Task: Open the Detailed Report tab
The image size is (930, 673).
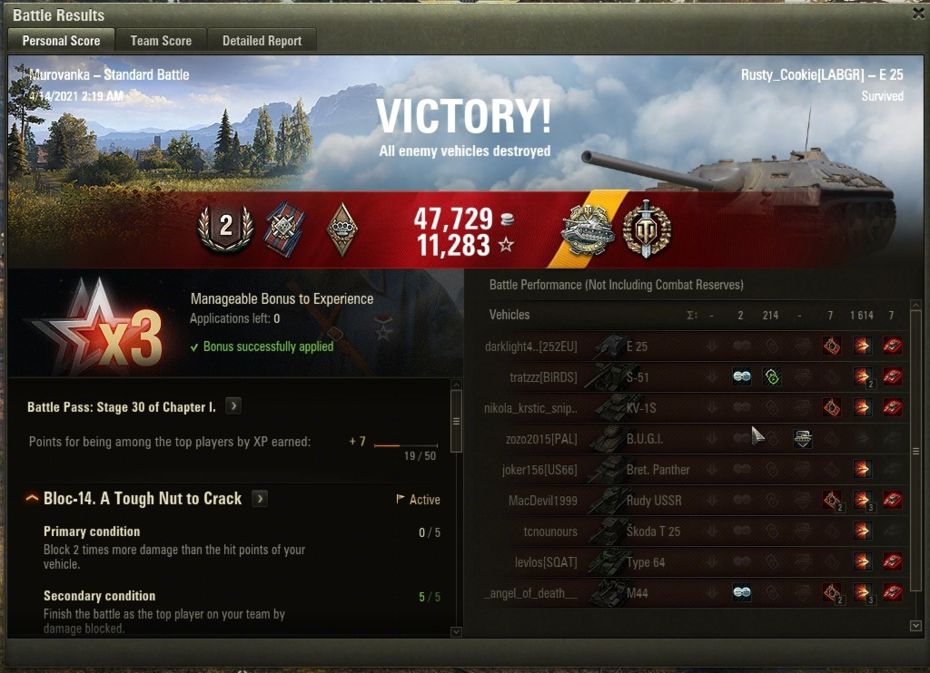Action: 262,41
